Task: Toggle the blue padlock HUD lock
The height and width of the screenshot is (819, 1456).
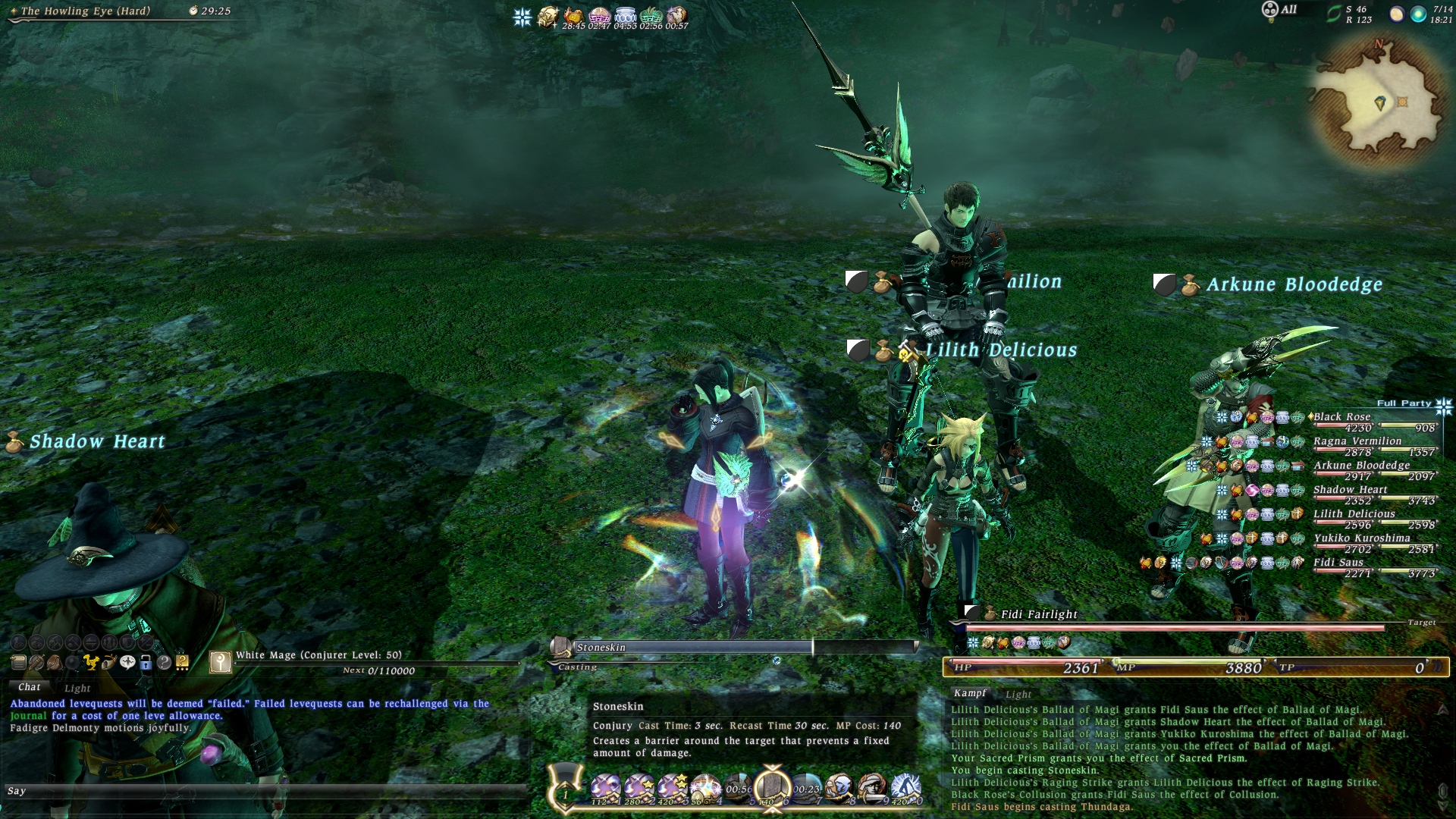Action: tap(146, 663)
